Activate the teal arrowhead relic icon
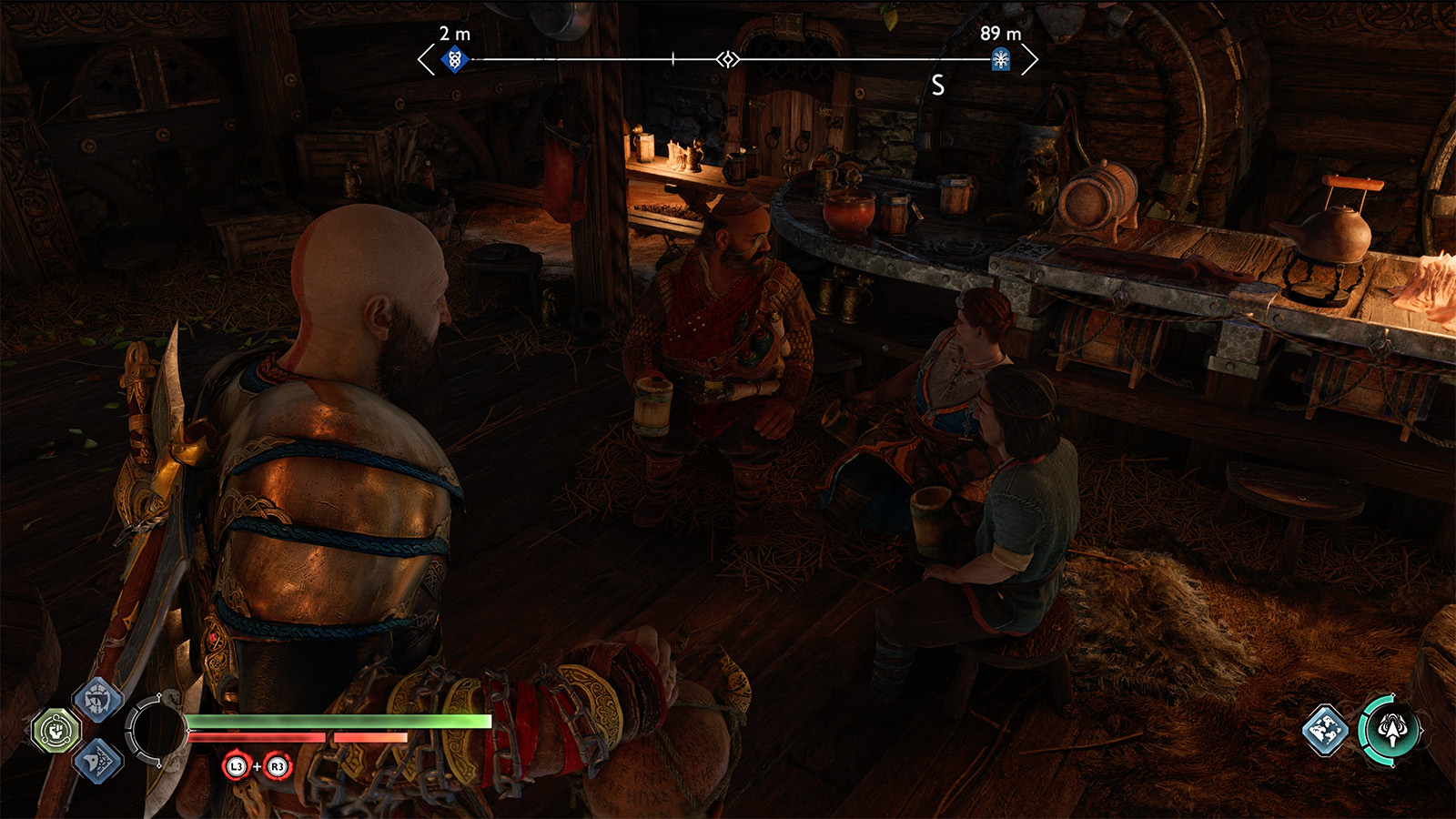 coord(1390,729)
